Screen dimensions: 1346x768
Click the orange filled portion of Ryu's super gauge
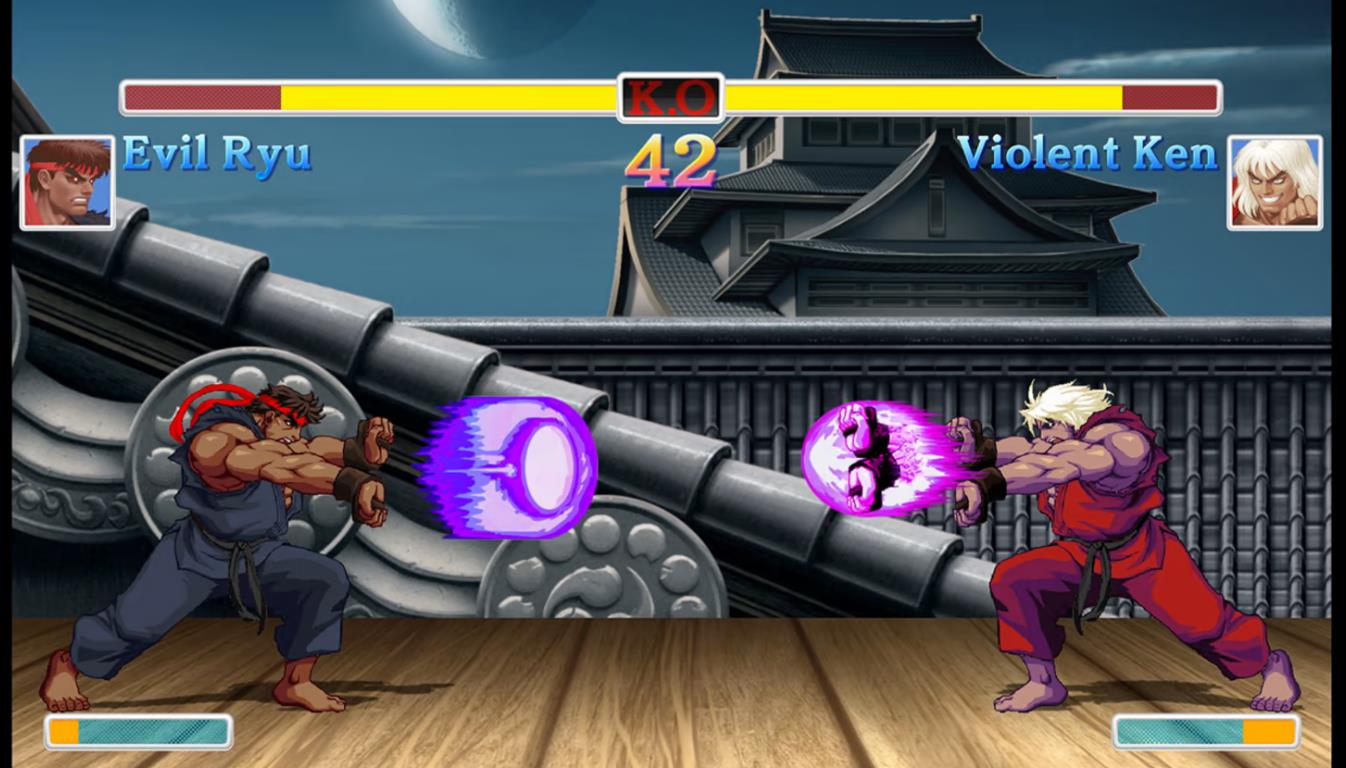point(65,733)
